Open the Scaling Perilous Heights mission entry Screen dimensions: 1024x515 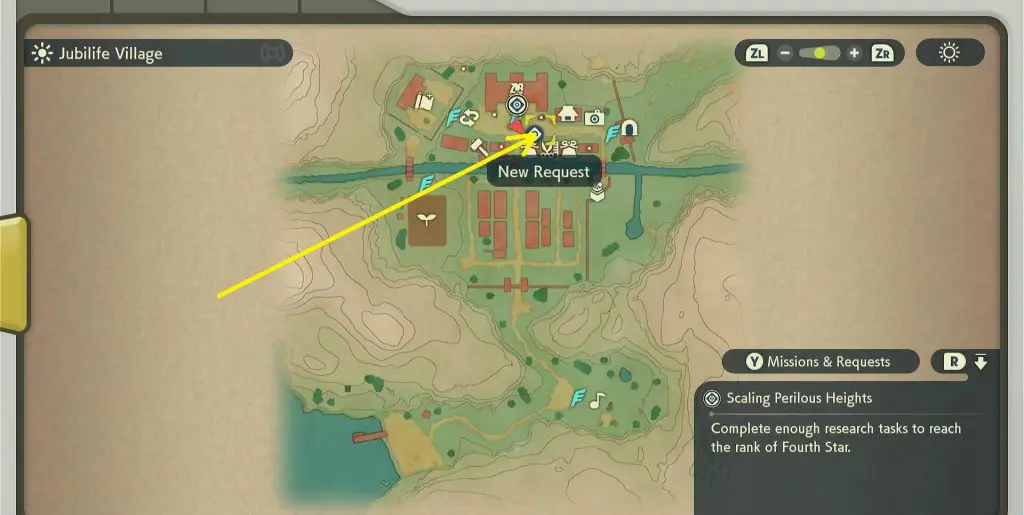pyautogui.click(x=798, y=398)
